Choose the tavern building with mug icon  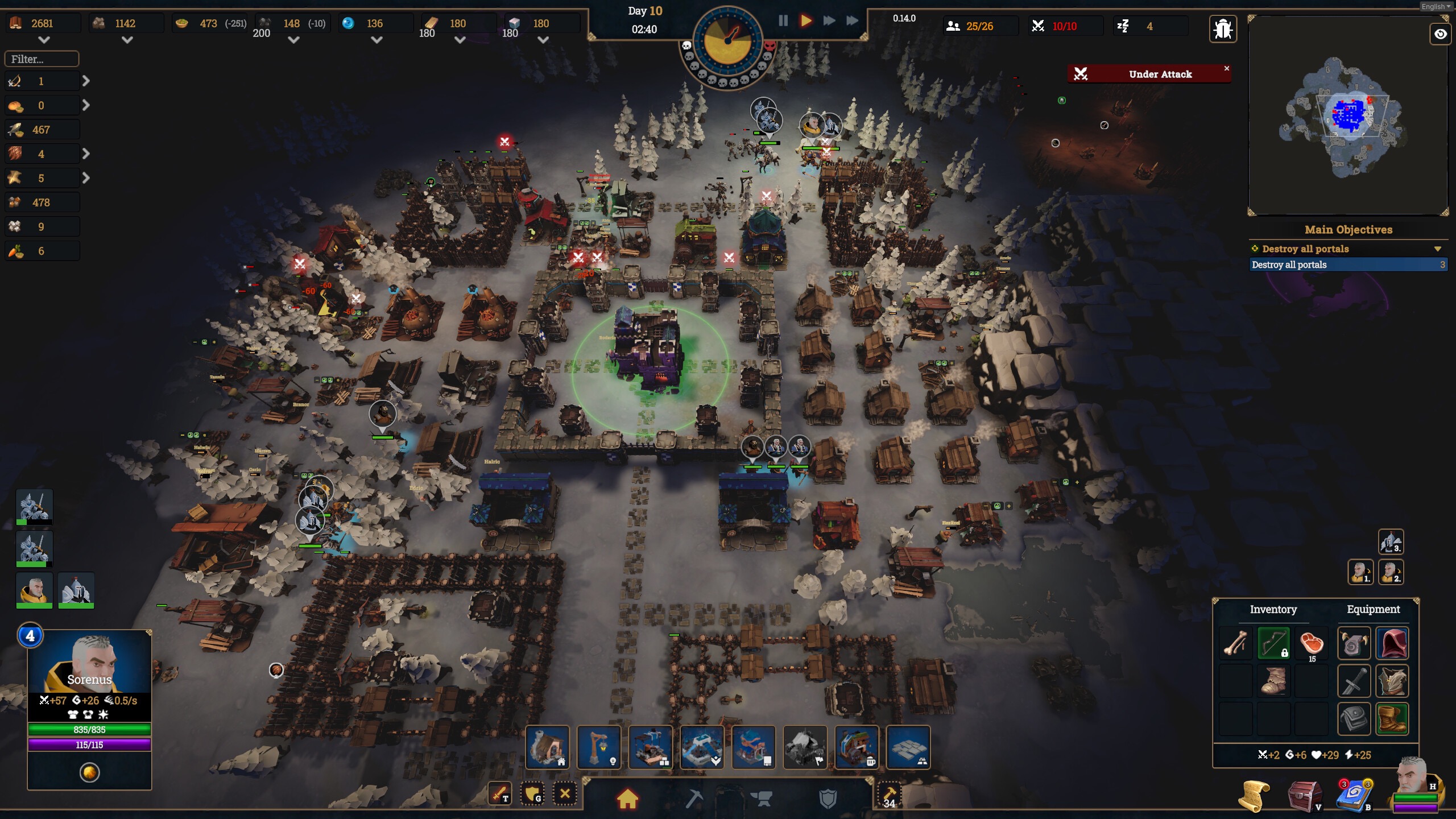tap(857, 747)
